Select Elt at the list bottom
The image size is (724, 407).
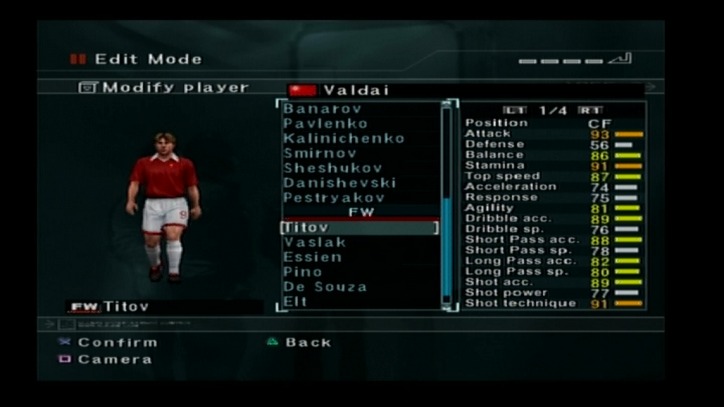click(x=294, y=301)
